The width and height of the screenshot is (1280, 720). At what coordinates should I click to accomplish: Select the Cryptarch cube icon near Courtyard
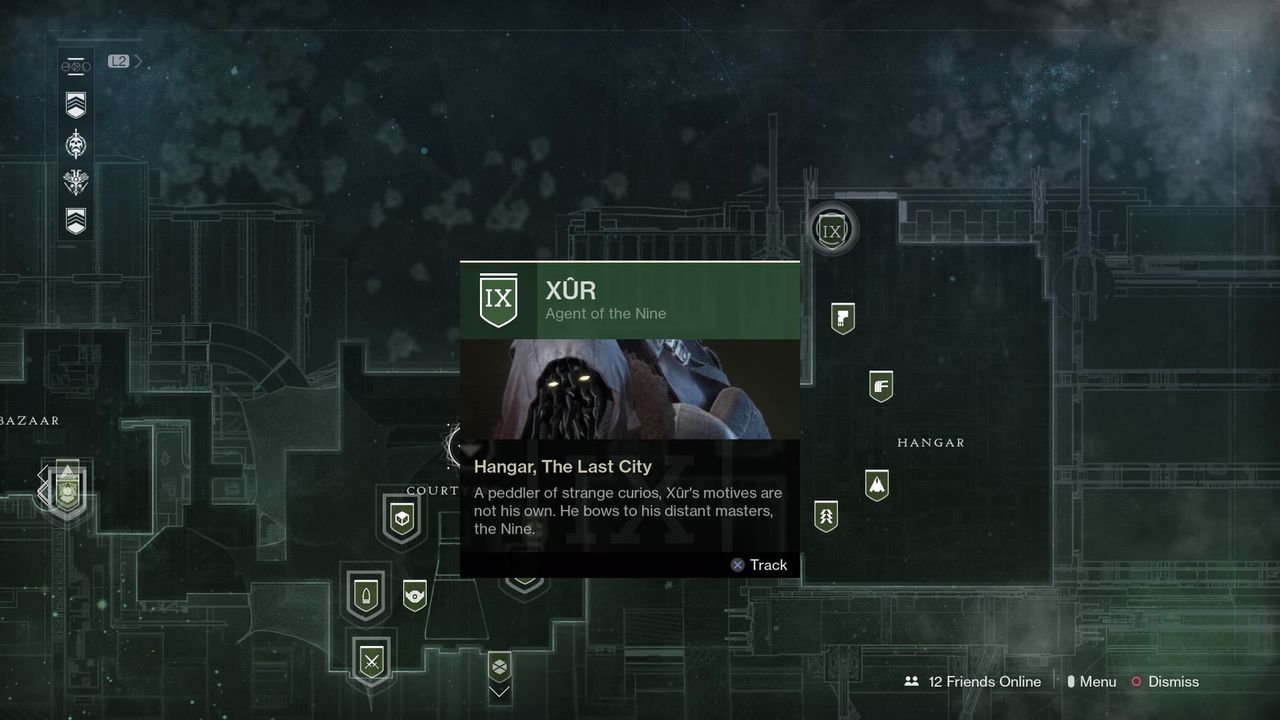tap(403, 518)
